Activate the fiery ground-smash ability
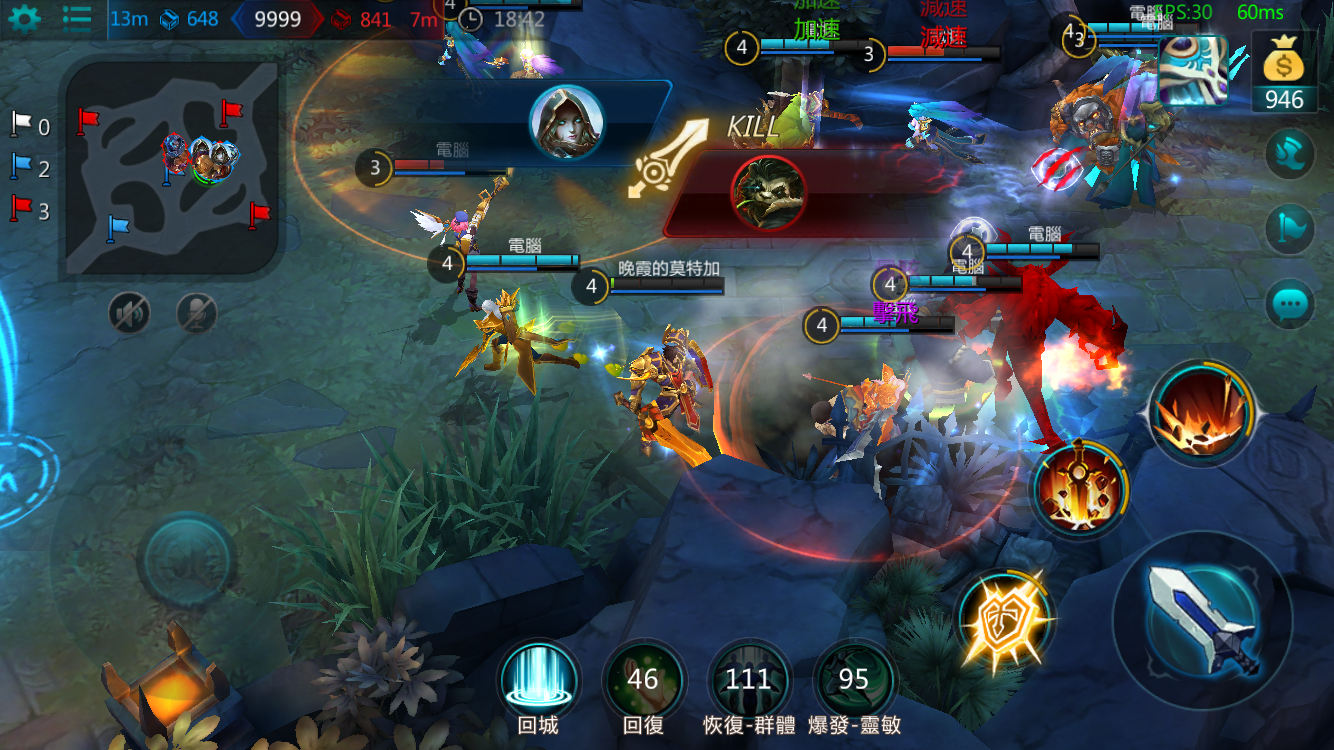The height and width of the screenshot is (750, 1334). click(x=1200, y=412)
